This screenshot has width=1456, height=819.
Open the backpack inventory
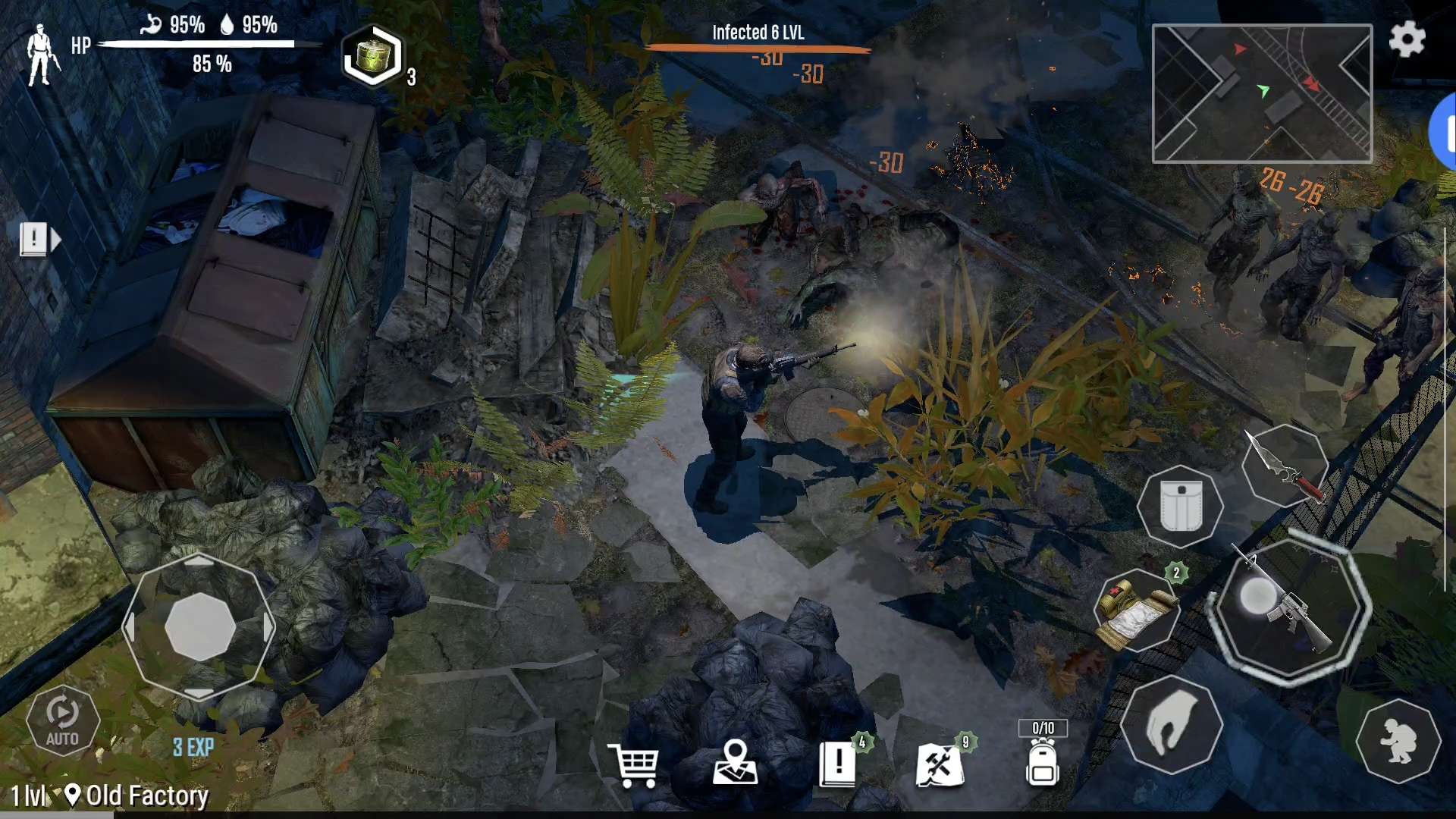click(1042, 763)
